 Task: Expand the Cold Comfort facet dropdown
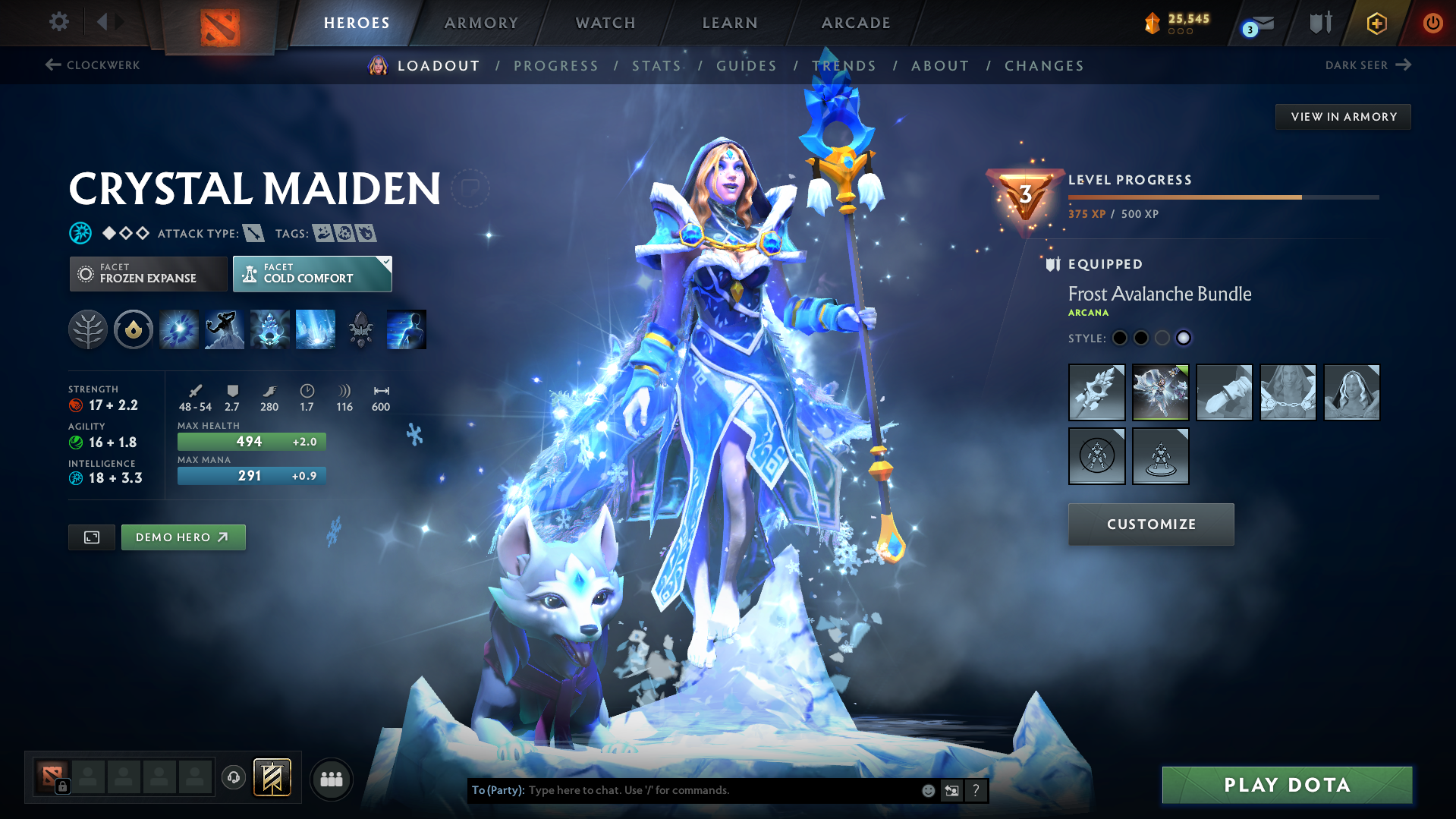click(x=312, y=273)
